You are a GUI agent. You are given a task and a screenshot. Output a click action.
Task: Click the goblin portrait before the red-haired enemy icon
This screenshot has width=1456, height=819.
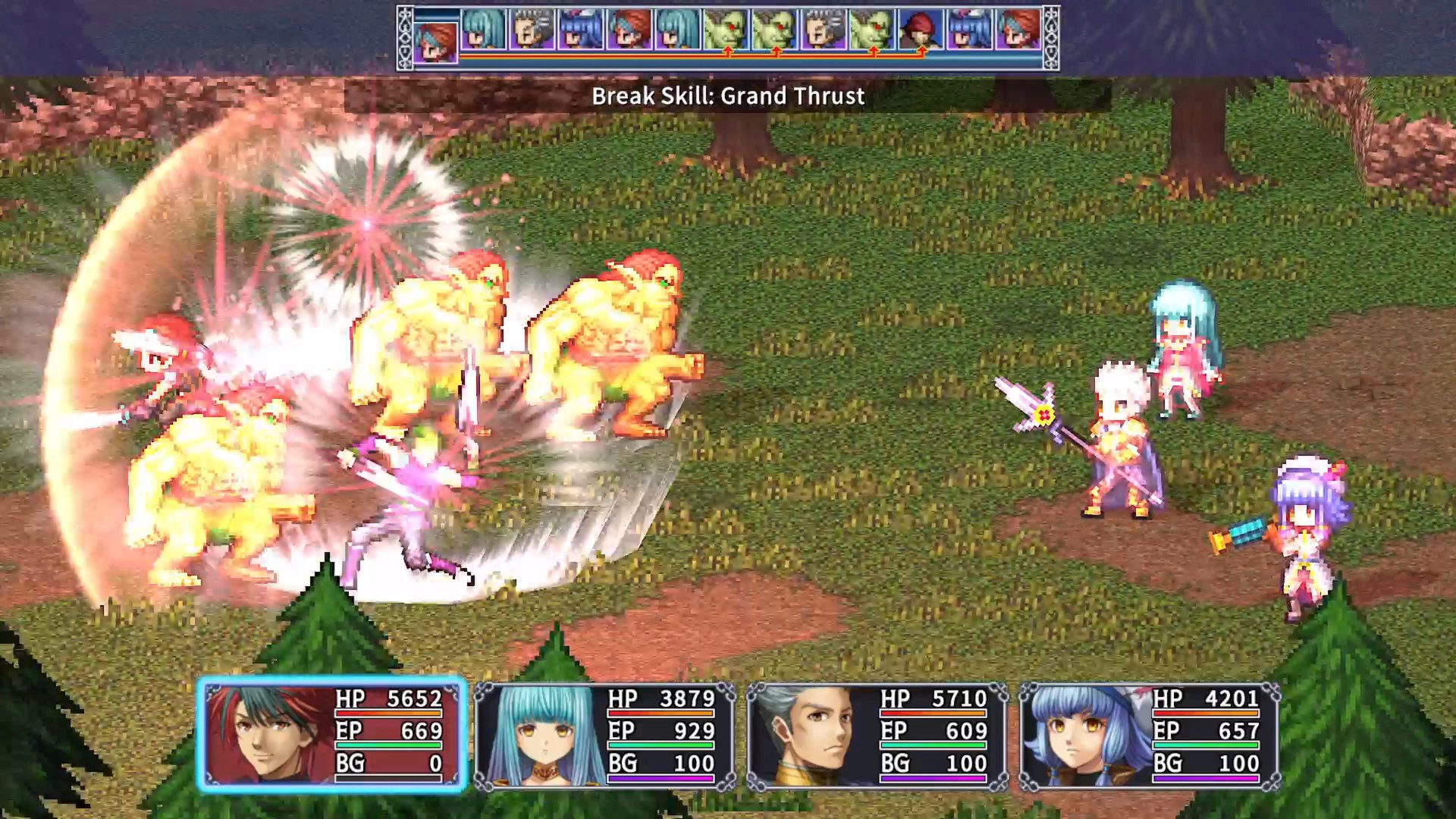(871, 30)
